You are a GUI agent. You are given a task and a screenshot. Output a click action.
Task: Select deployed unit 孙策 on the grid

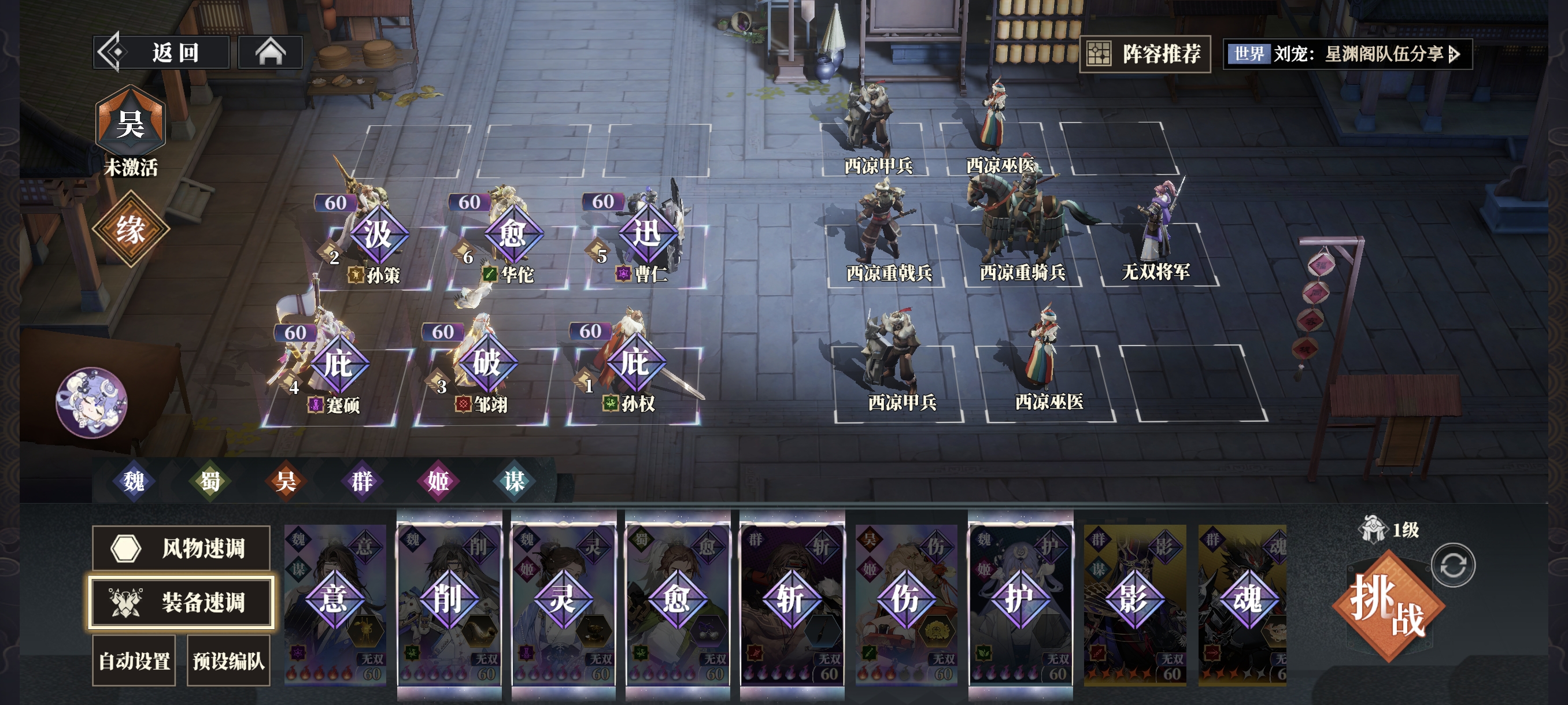click(378, 243)
